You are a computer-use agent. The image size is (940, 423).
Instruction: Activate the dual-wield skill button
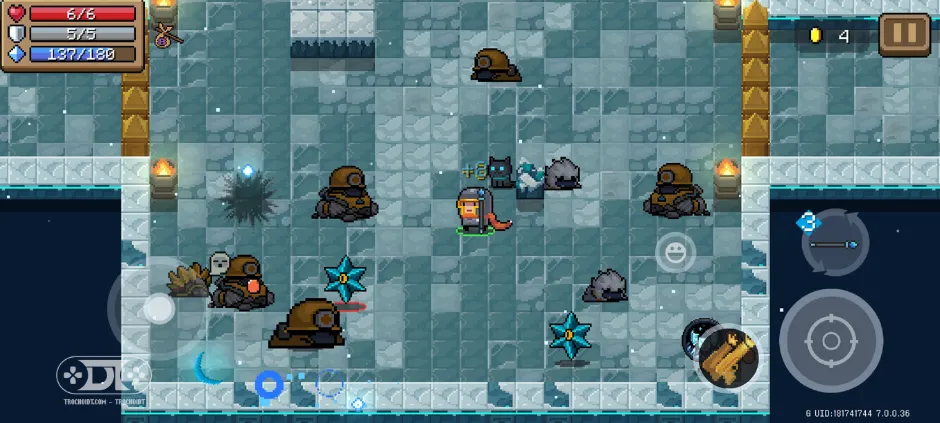(x=727, y=357)
